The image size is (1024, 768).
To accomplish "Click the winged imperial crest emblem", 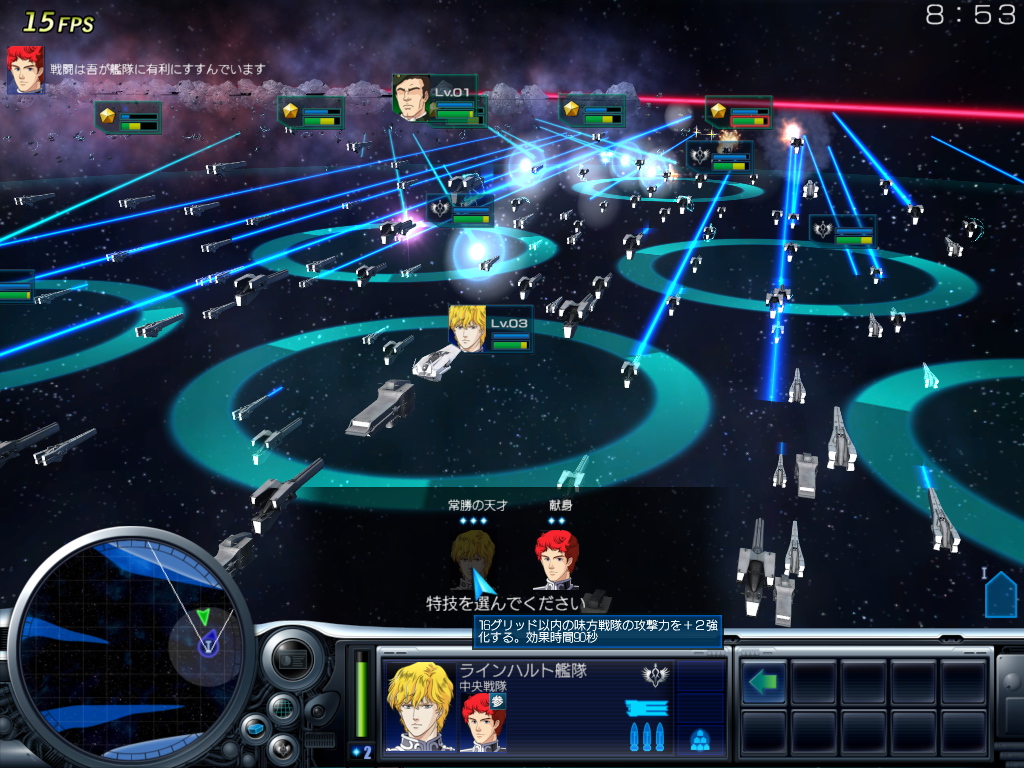I will pos(657,675).
